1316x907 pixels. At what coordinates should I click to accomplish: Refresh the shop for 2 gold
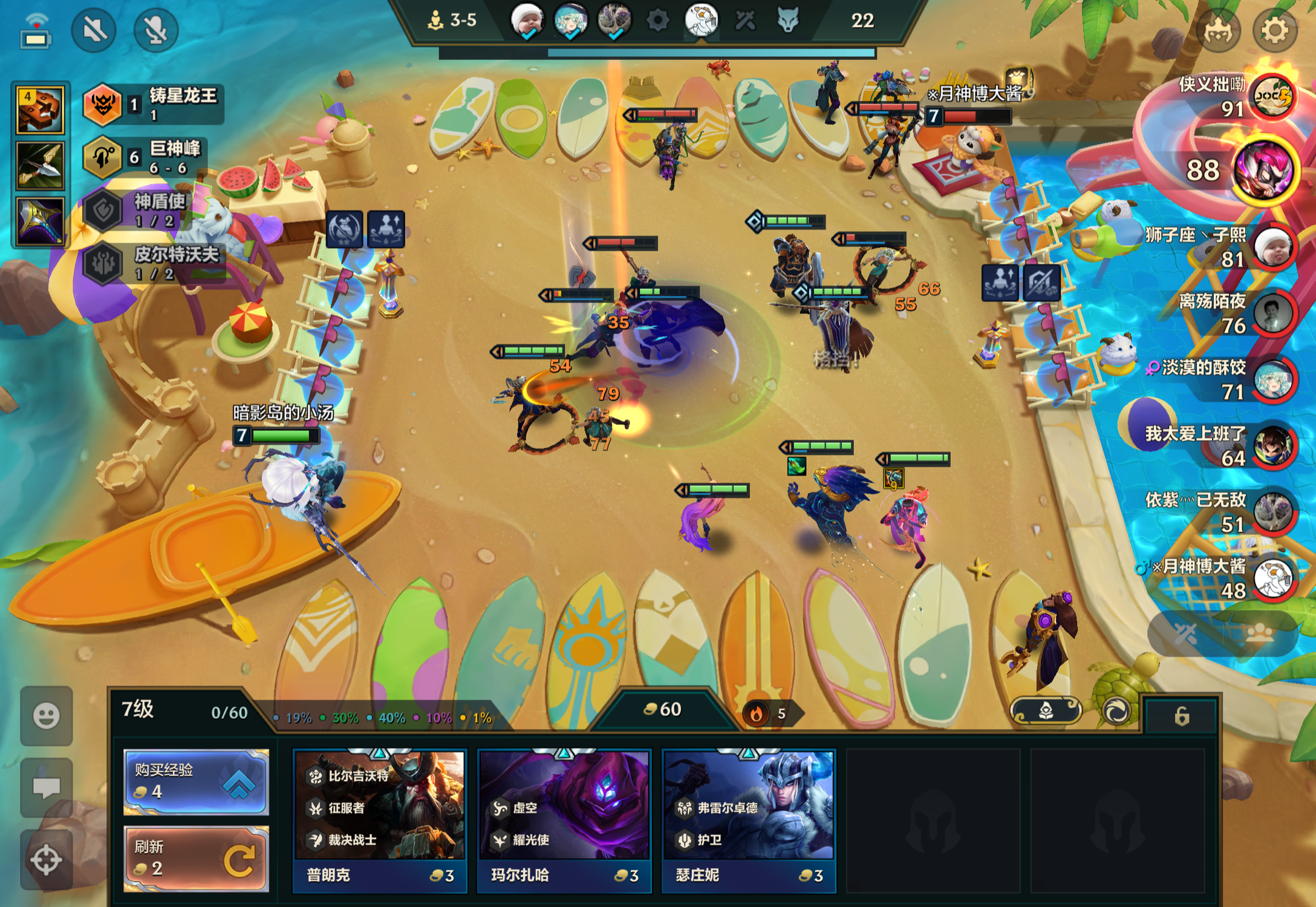[x=195, y=859]
